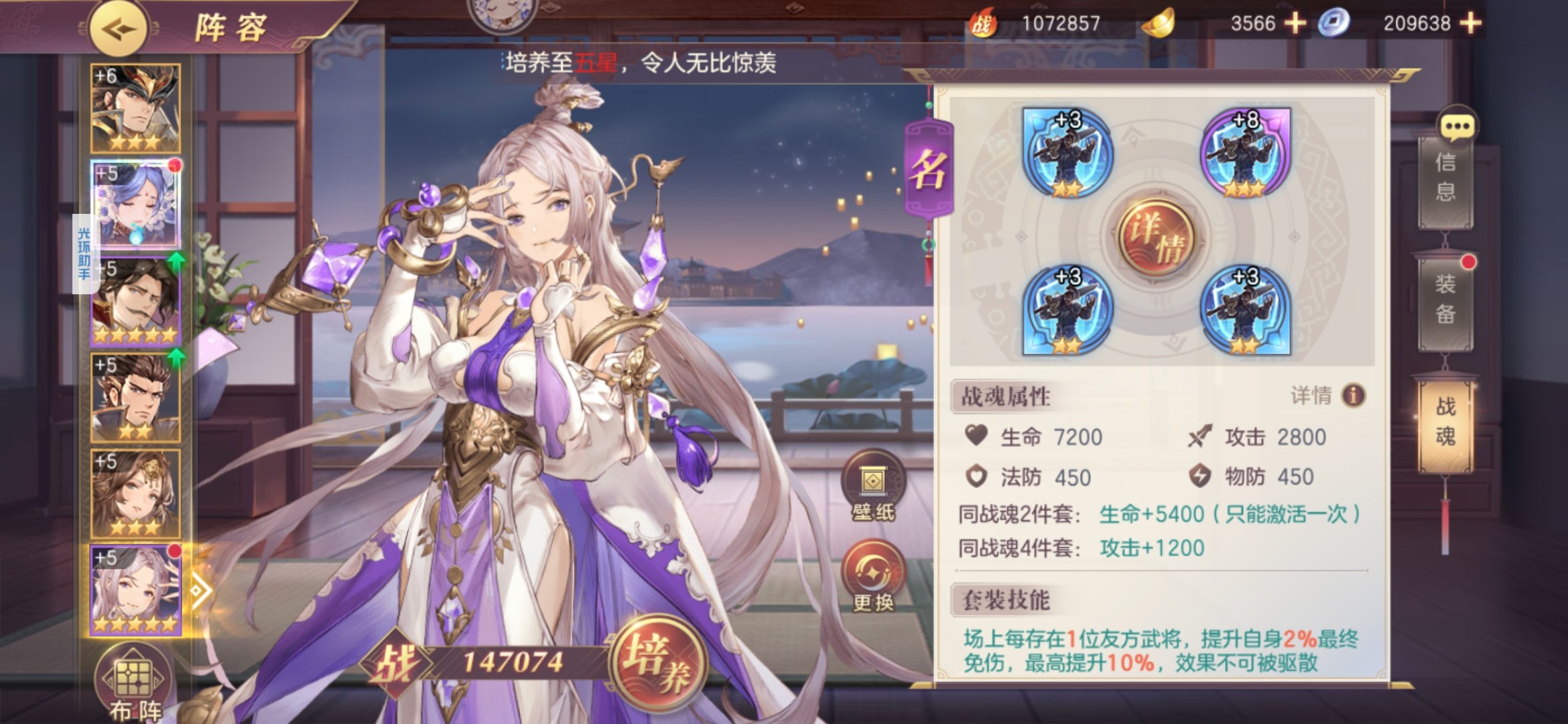1568x724 pixels.
Task: Pick the silver-haired five-star hero portrait
Action: [135, 590]
